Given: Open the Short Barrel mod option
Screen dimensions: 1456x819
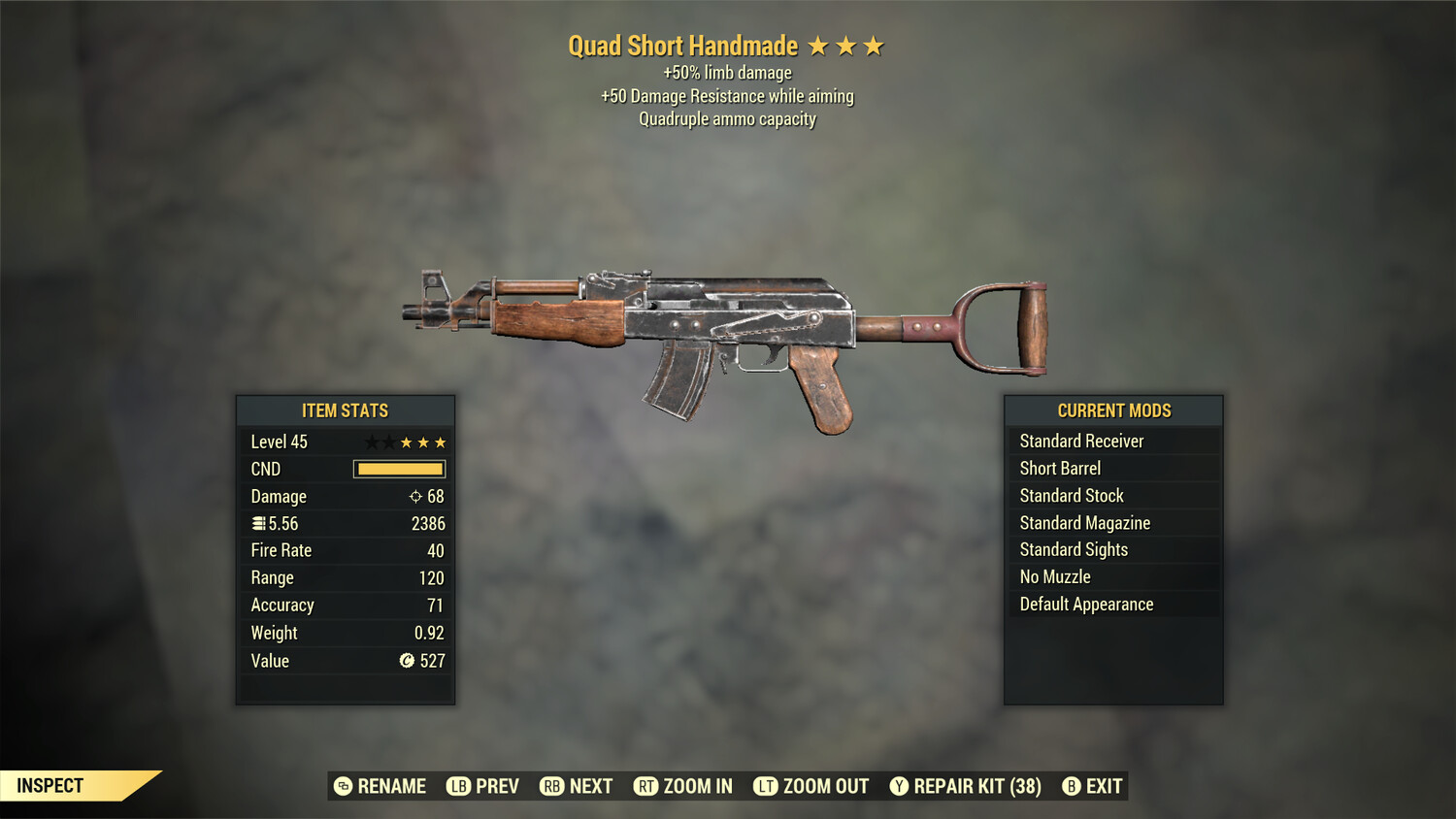Looking at the screenshot, I should tap(1059, 468).
